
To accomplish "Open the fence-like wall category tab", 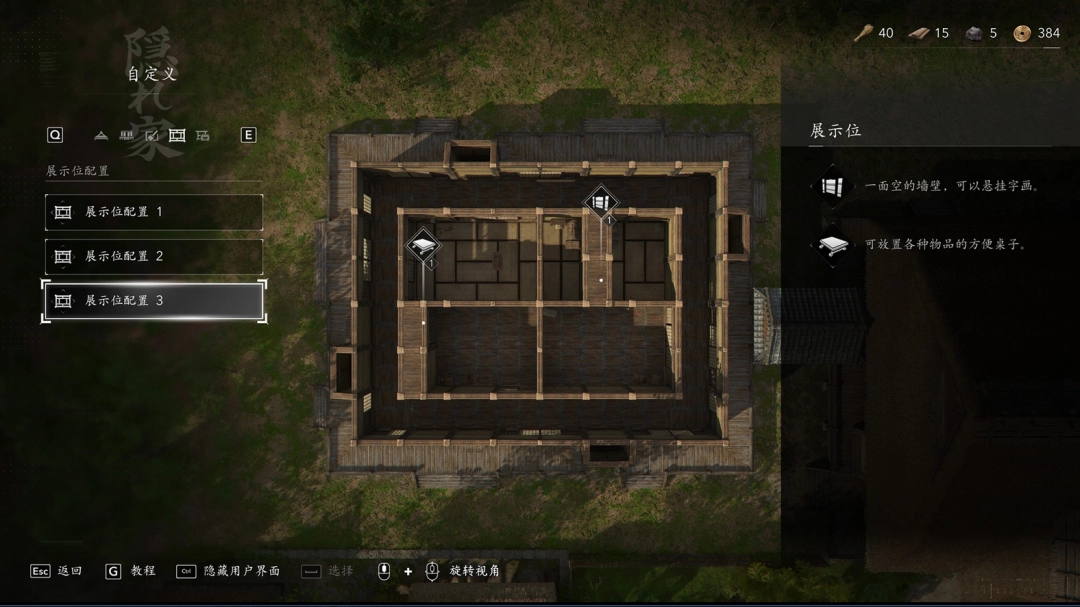I will point(126,135).
